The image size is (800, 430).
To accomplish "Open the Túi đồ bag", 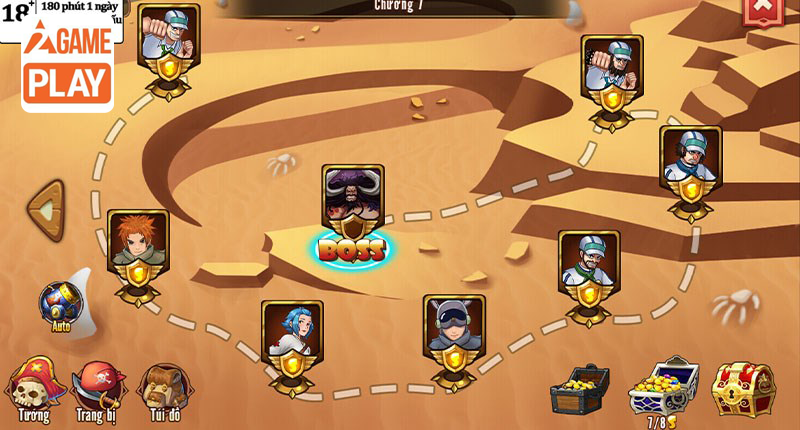I will tap(165, 390).
